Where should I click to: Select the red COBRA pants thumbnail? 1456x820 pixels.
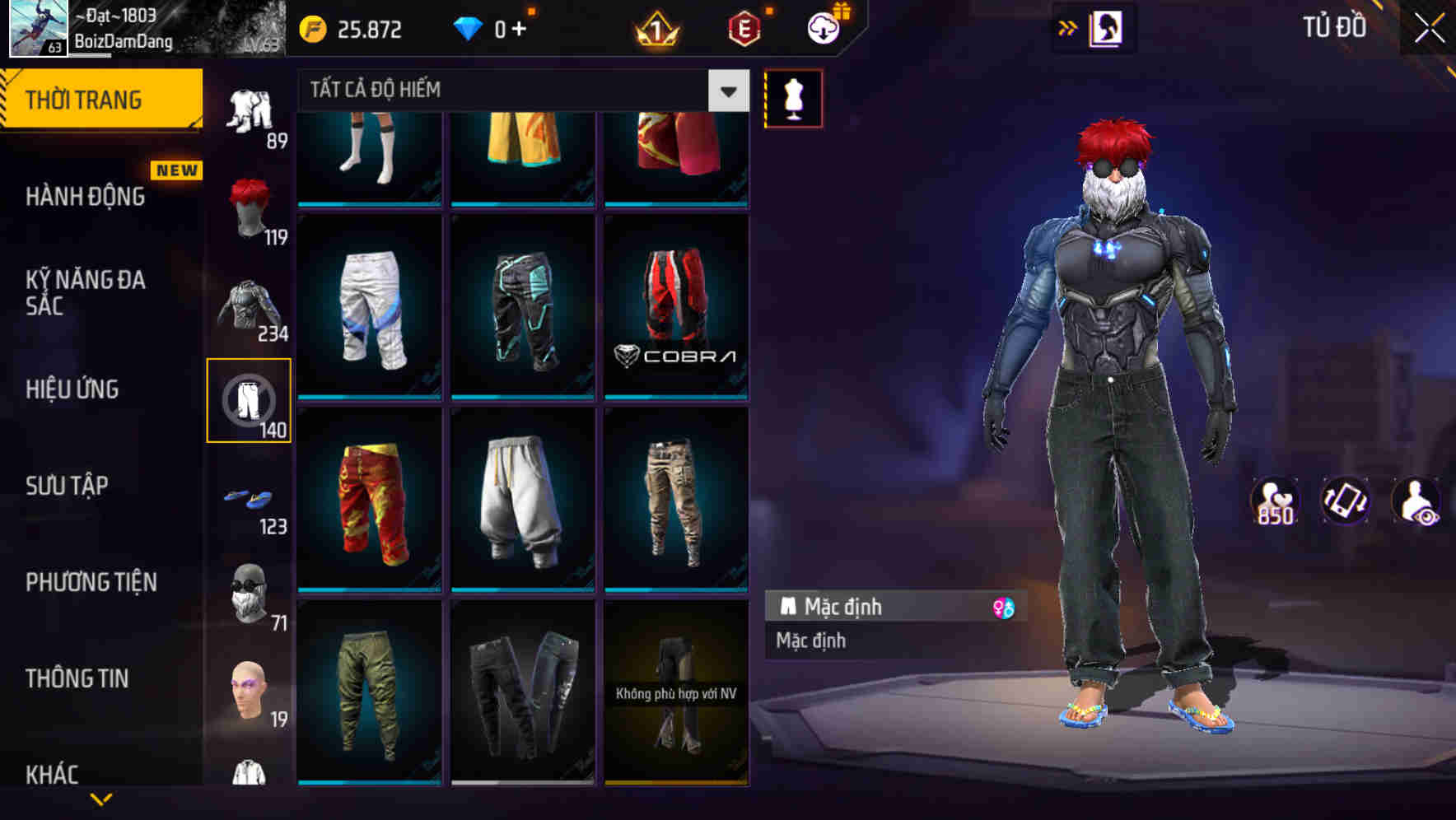click(x=677, y=305)
